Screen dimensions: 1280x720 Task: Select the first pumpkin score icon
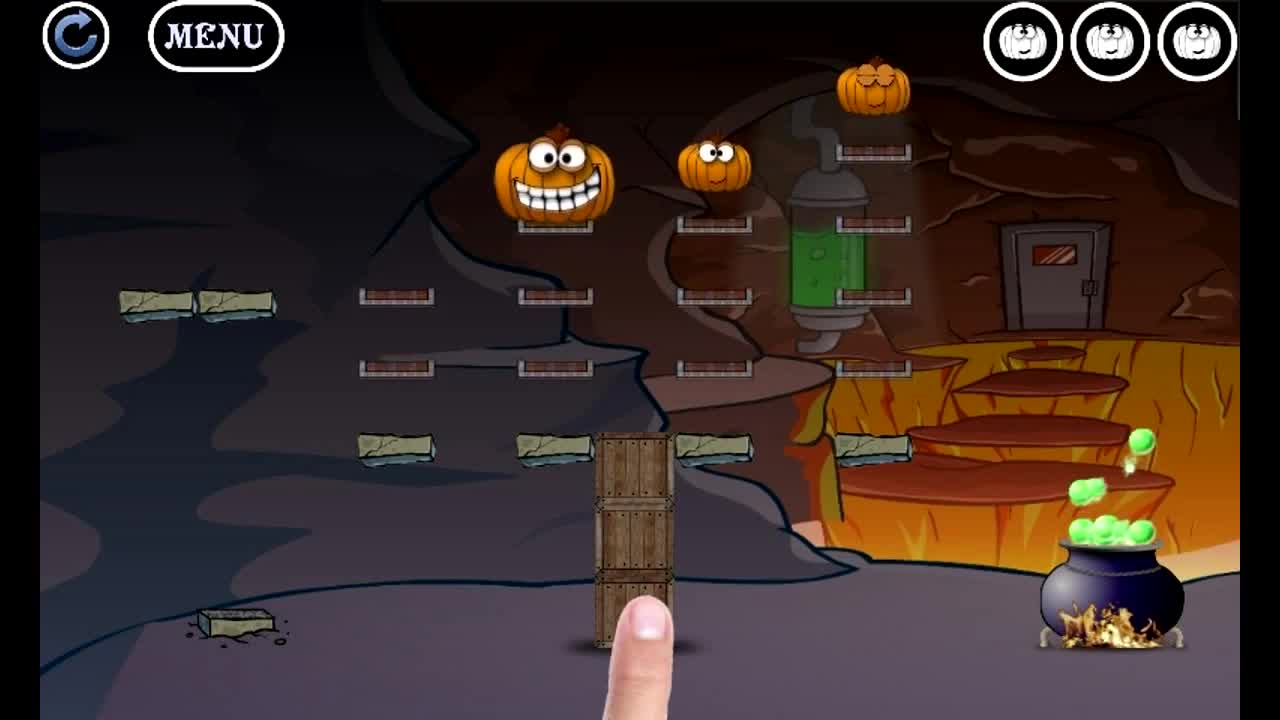(x=1022, y=41)
